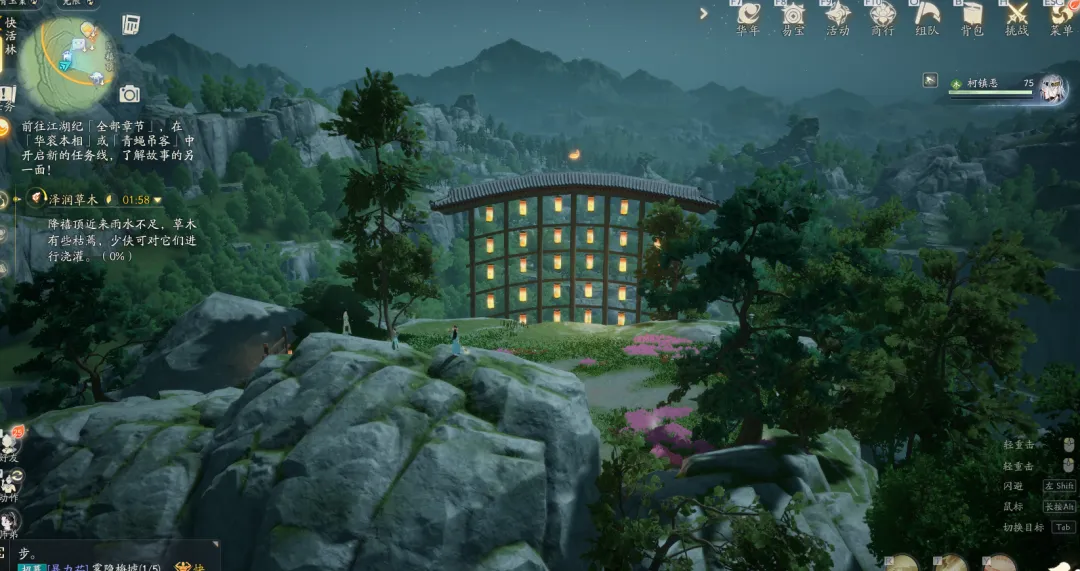1080x571 pixels.
Task: Open the 任务 quest exclamation icon
Action: 6,95
